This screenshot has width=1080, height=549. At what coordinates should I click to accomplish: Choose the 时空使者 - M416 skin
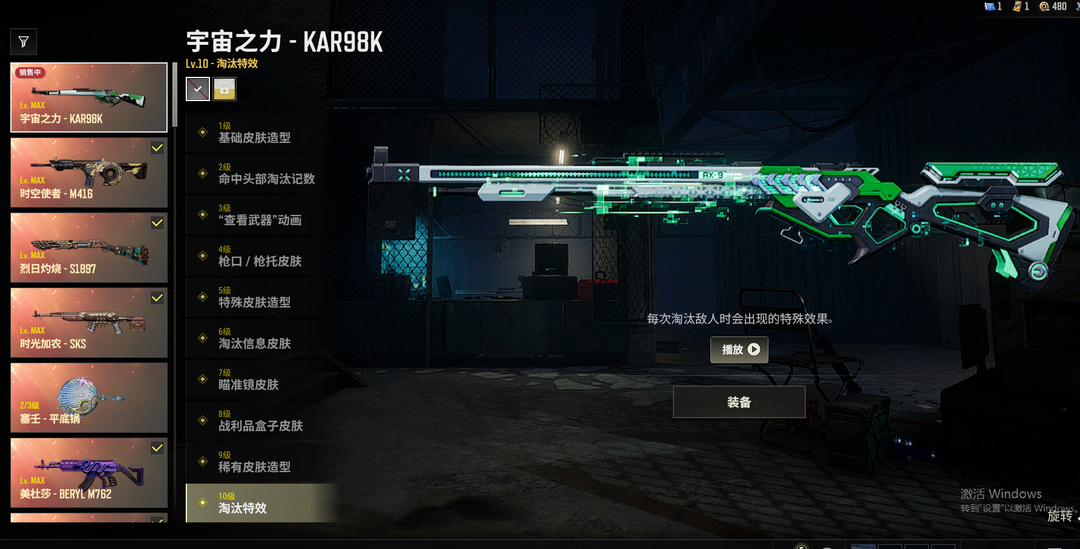click(x=89, y=173)
